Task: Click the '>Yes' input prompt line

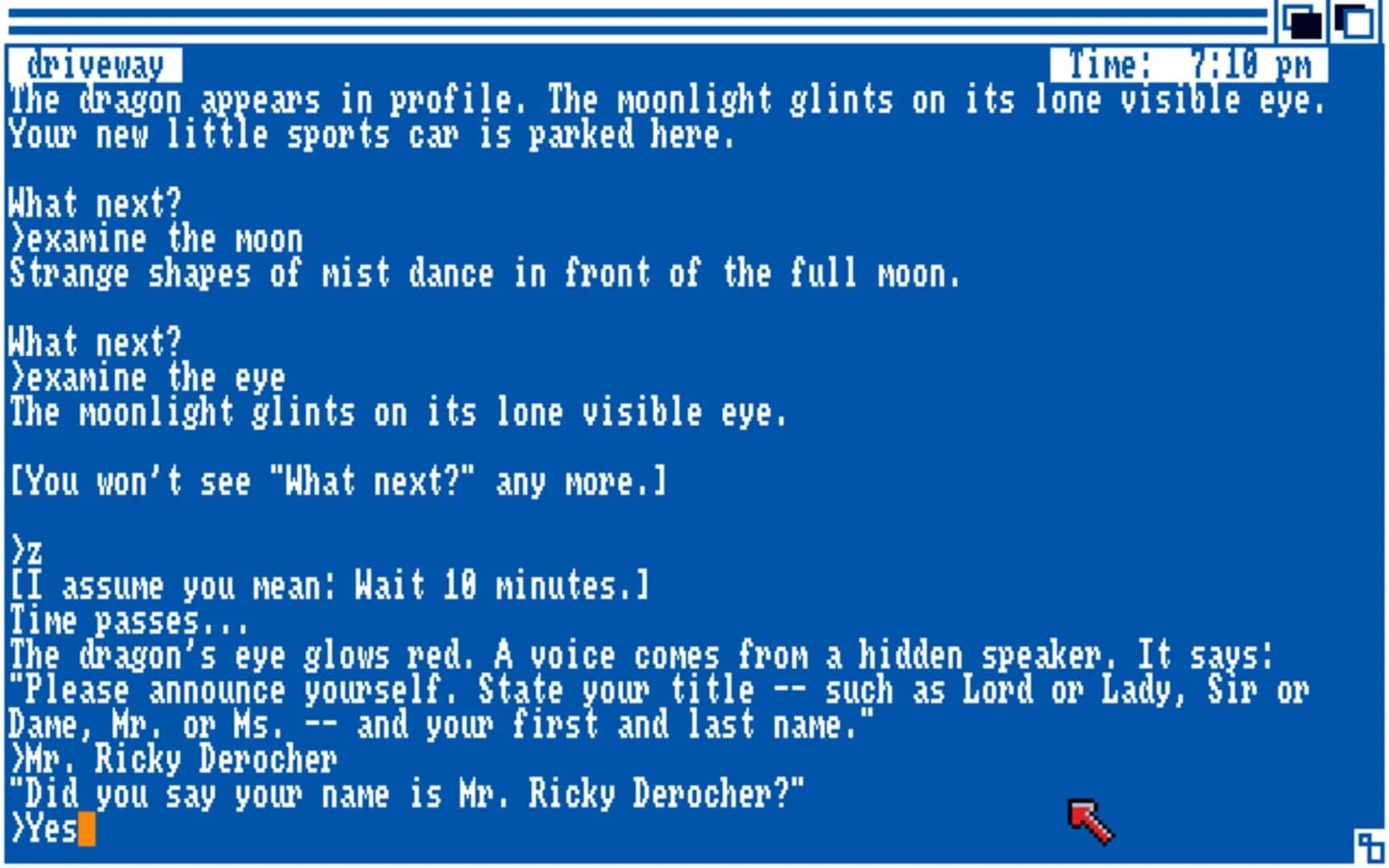Action: (x=48, y=829)
